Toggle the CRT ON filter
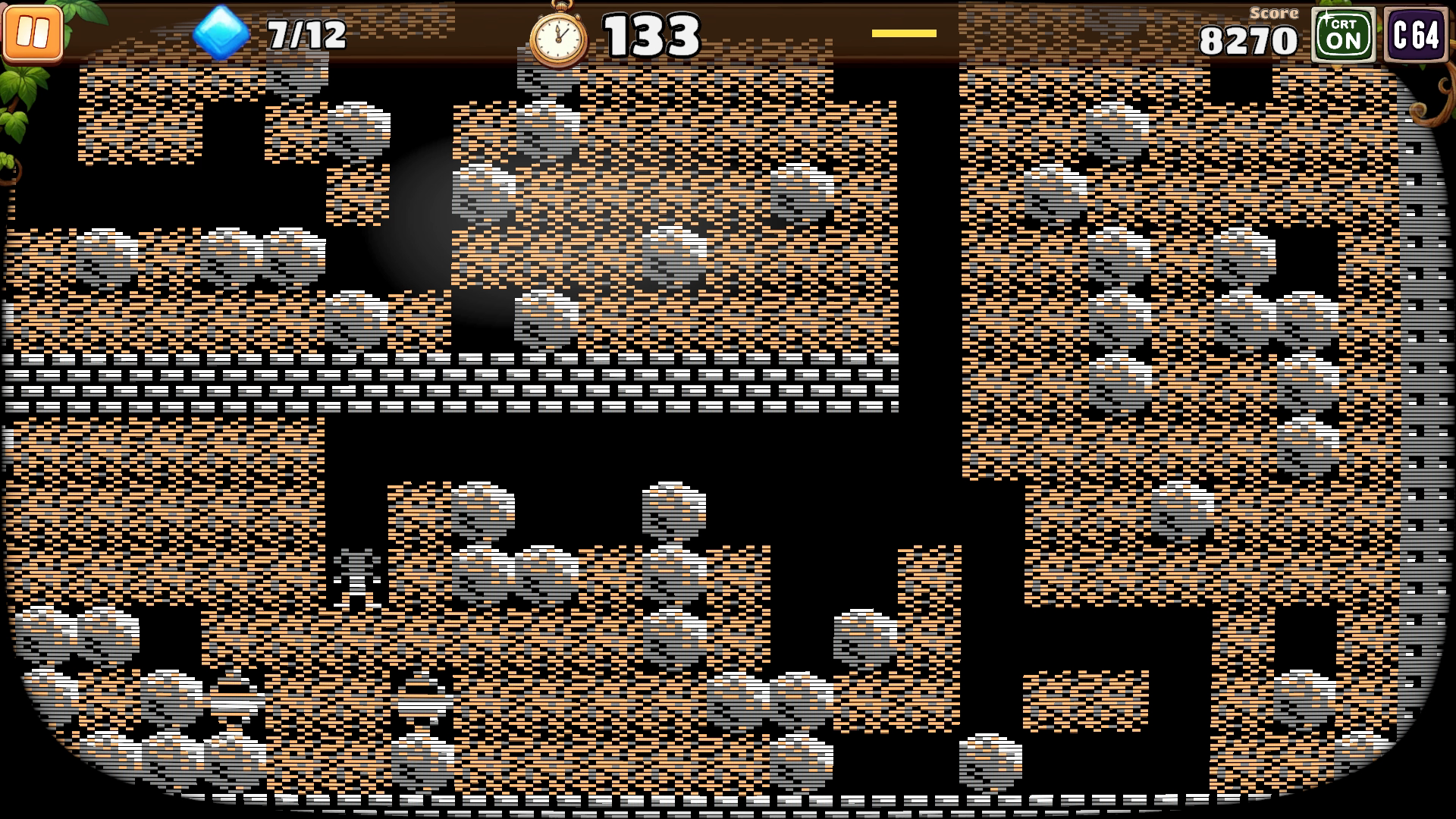This screenshot has width=1456, height=819. point(1343,35)
